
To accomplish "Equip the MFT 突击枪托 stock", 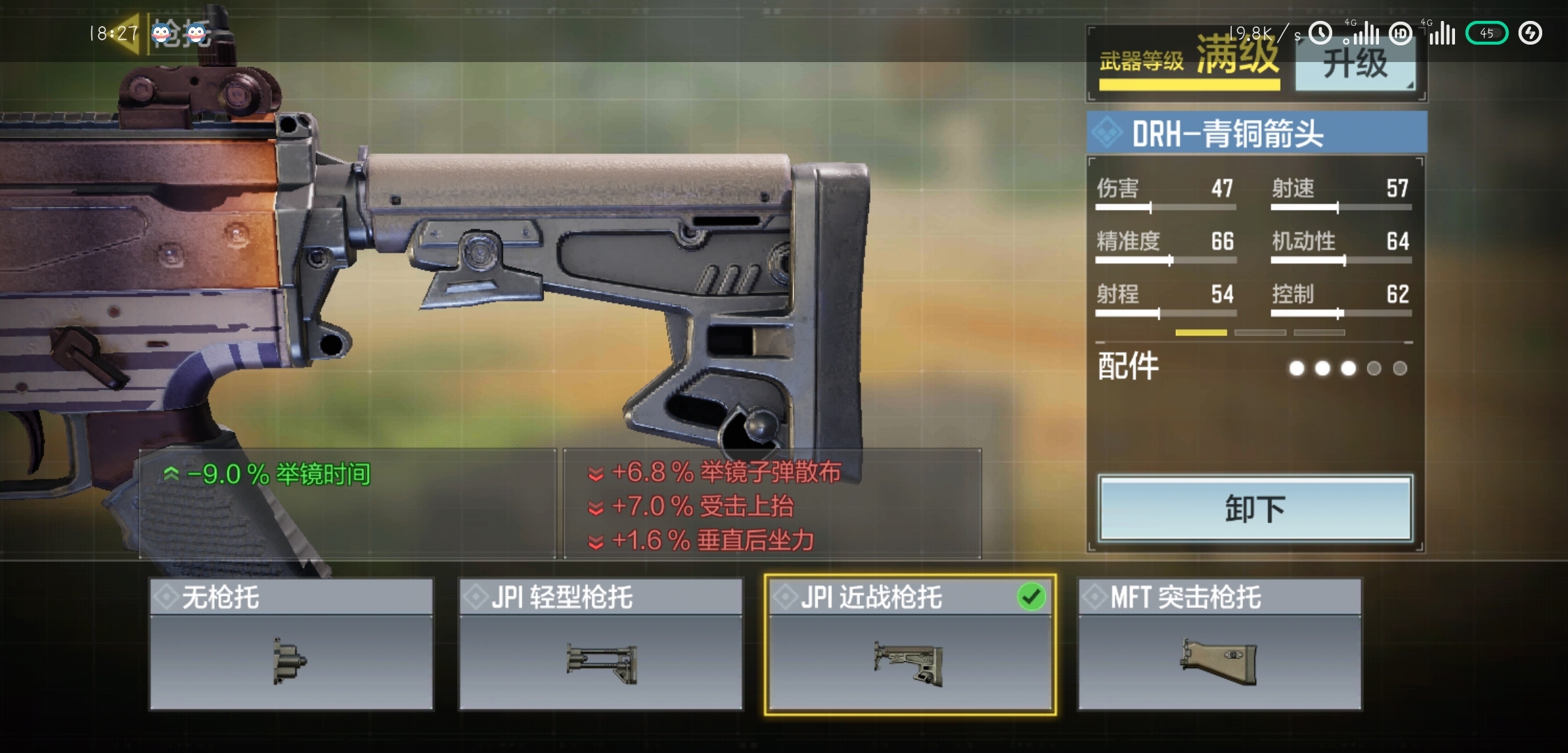I will (x=1219, y=644).
